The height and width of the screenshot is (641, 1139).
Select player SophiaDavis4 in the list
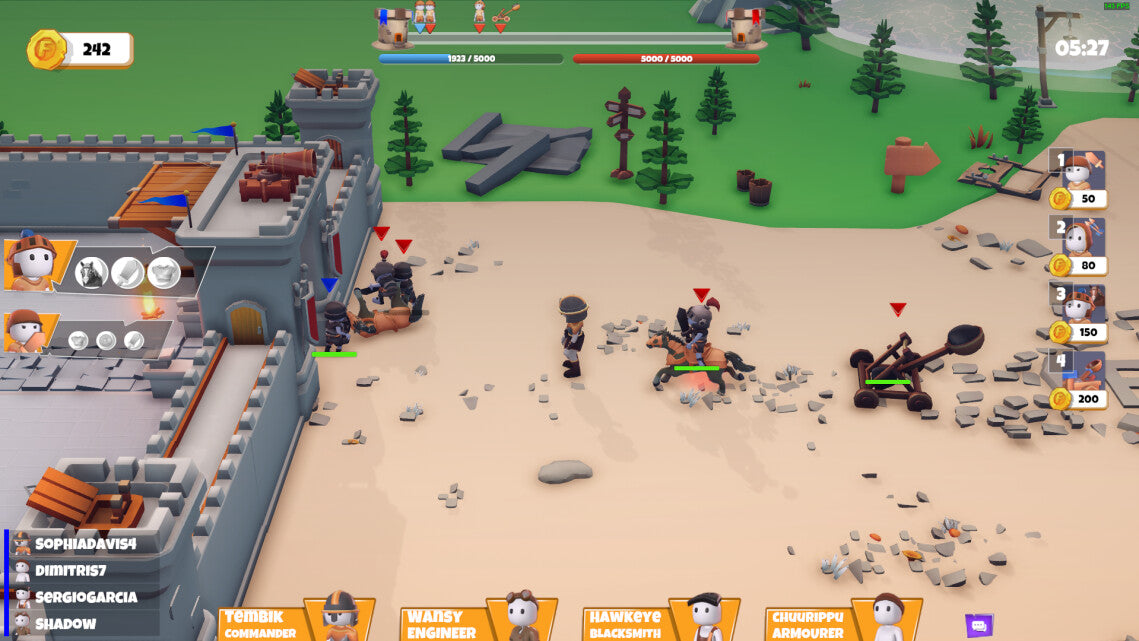tap(85, 544)
